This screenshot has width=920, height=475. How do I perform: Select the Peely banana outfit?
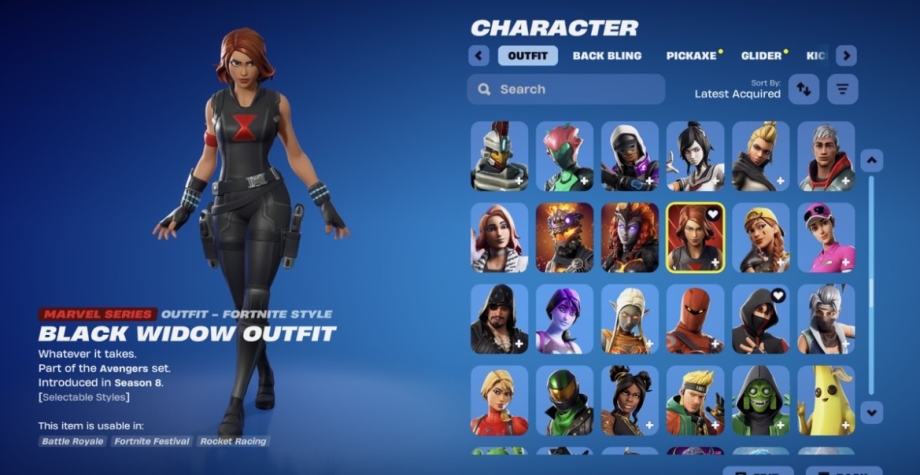click(x=826, y=400)
